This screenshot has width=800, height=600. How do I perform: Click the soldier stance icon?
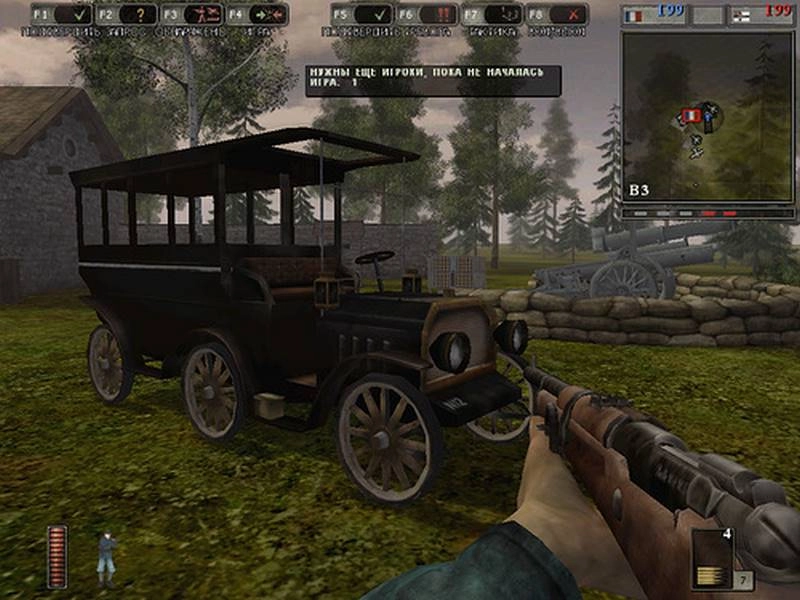pyautogui.click(x=105, y=557)
